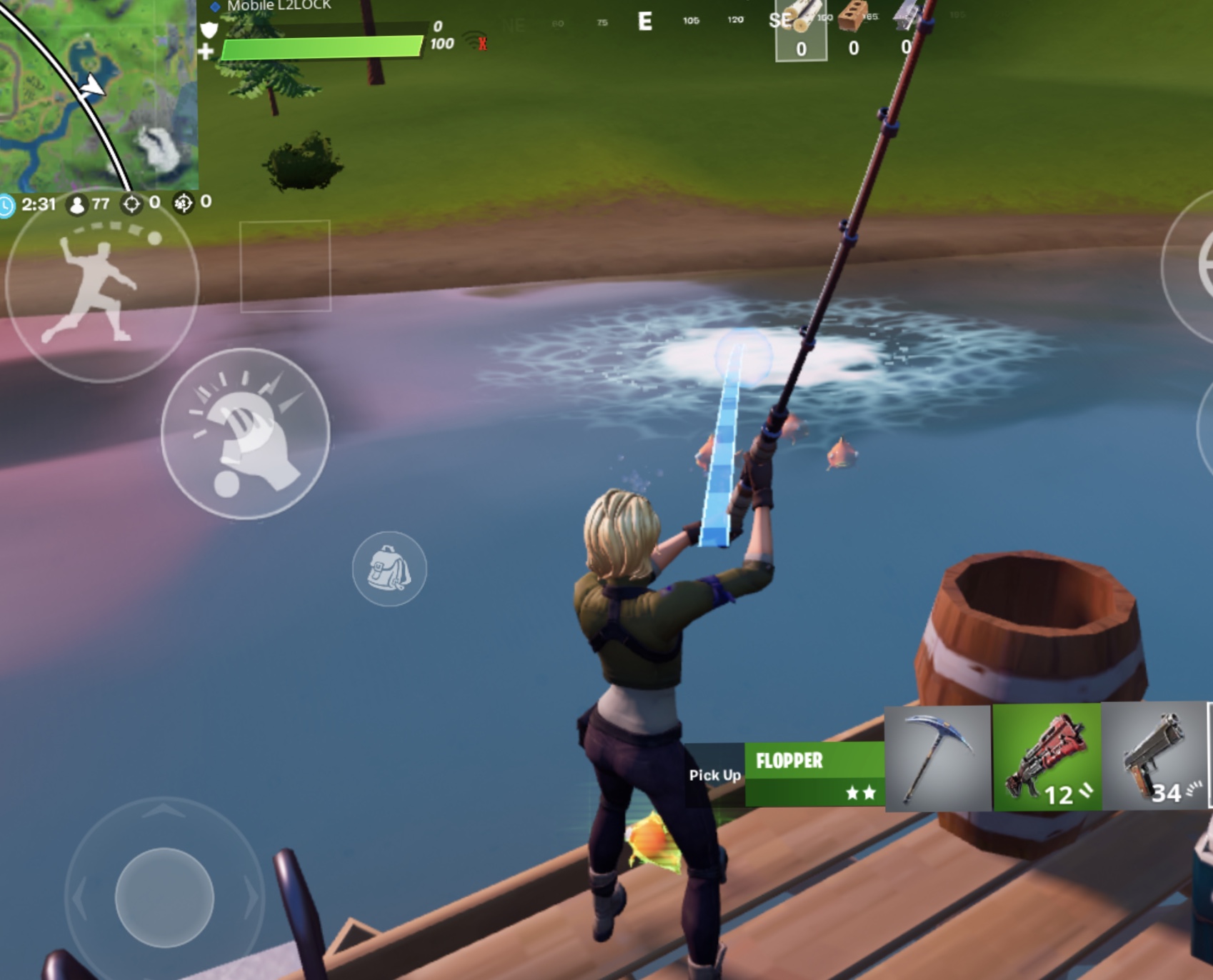The width and height of the screenshot is (1213, 980).
Task: Equip the red shotgun slot
Action: [x=1047, y=757]
